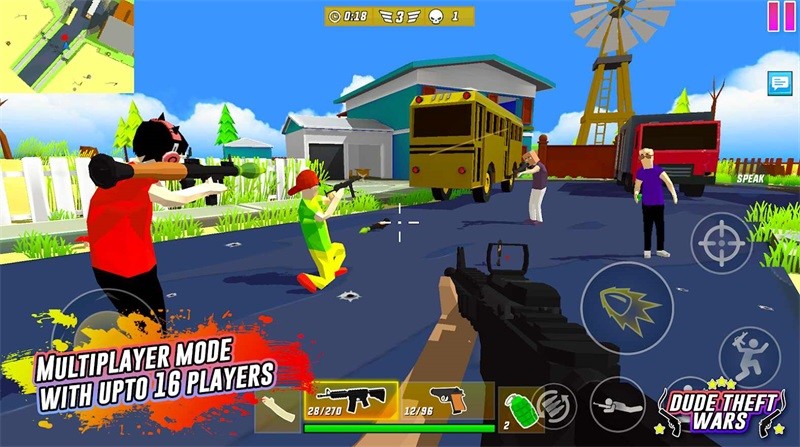Open the minimap
Viewport: 800px width, 447px height.
point(66,48)
